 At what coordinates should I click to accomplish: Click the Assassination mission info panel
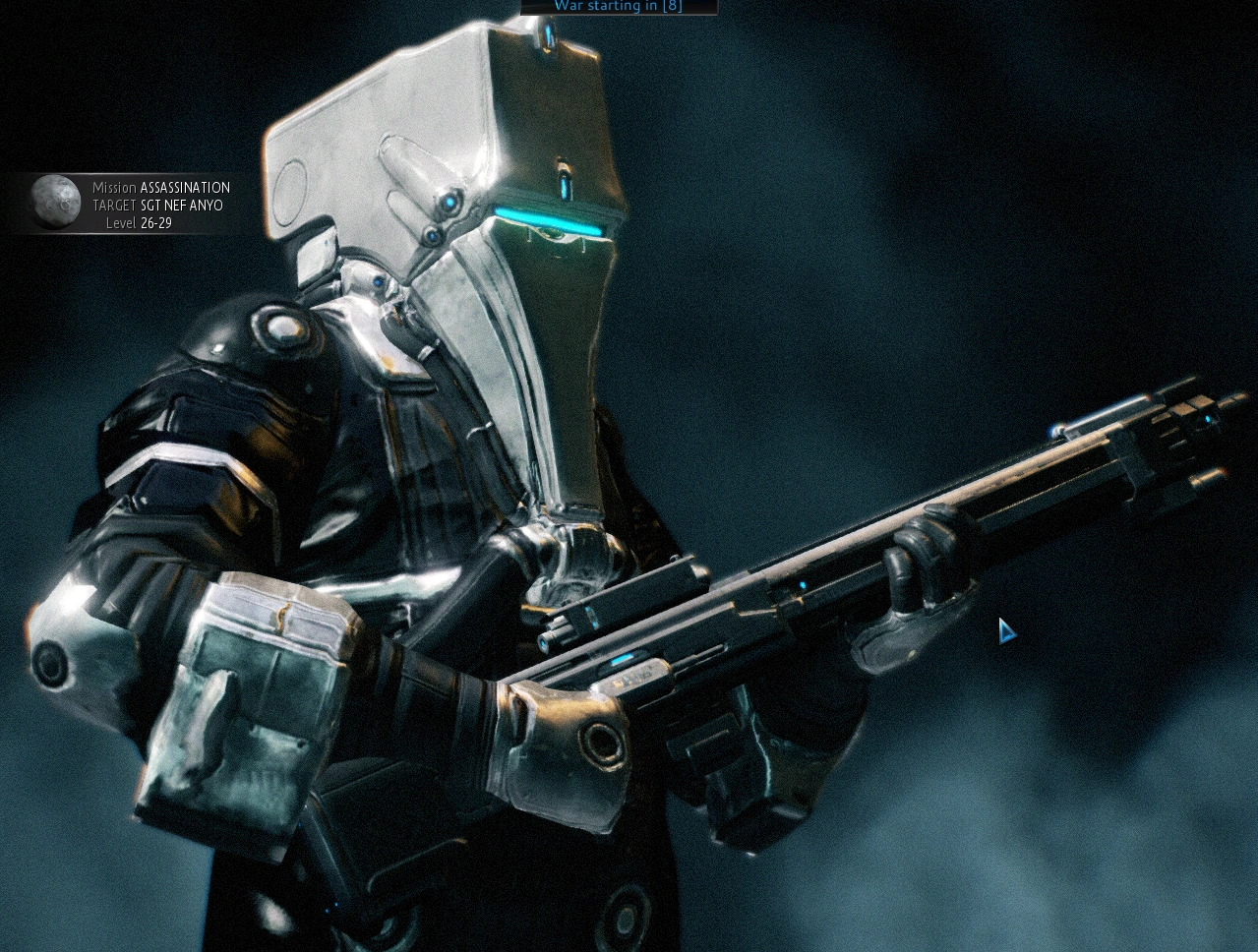click(160, 205)
